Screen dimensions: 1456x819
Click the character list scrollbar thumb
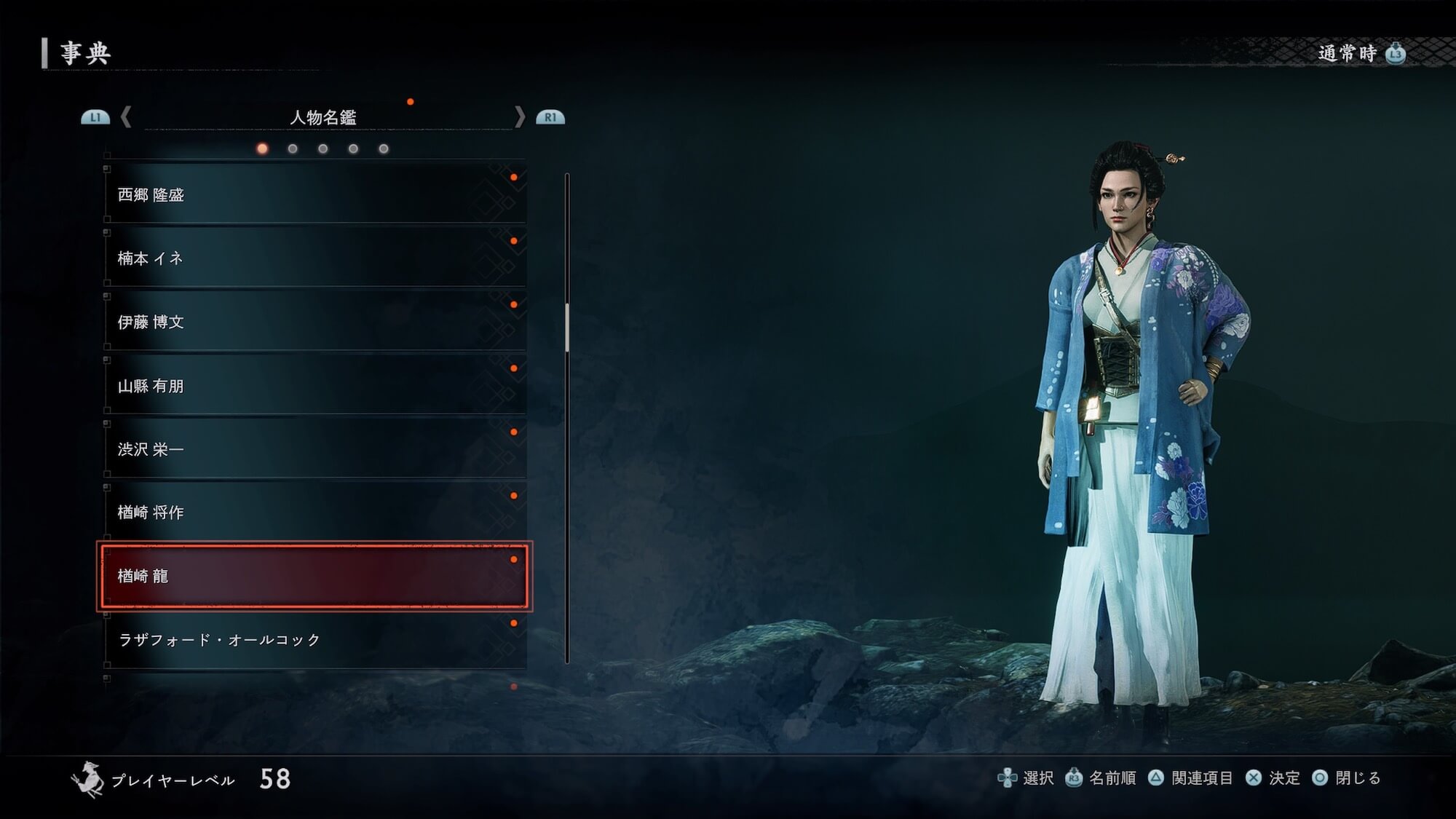click(567, 328)
